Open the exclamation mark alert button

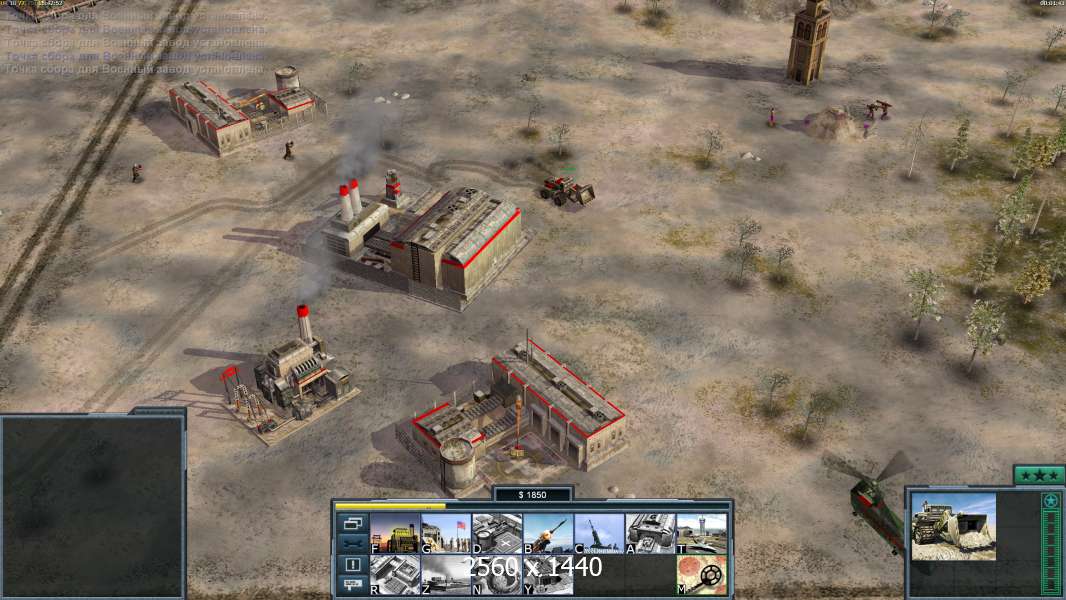353,565
